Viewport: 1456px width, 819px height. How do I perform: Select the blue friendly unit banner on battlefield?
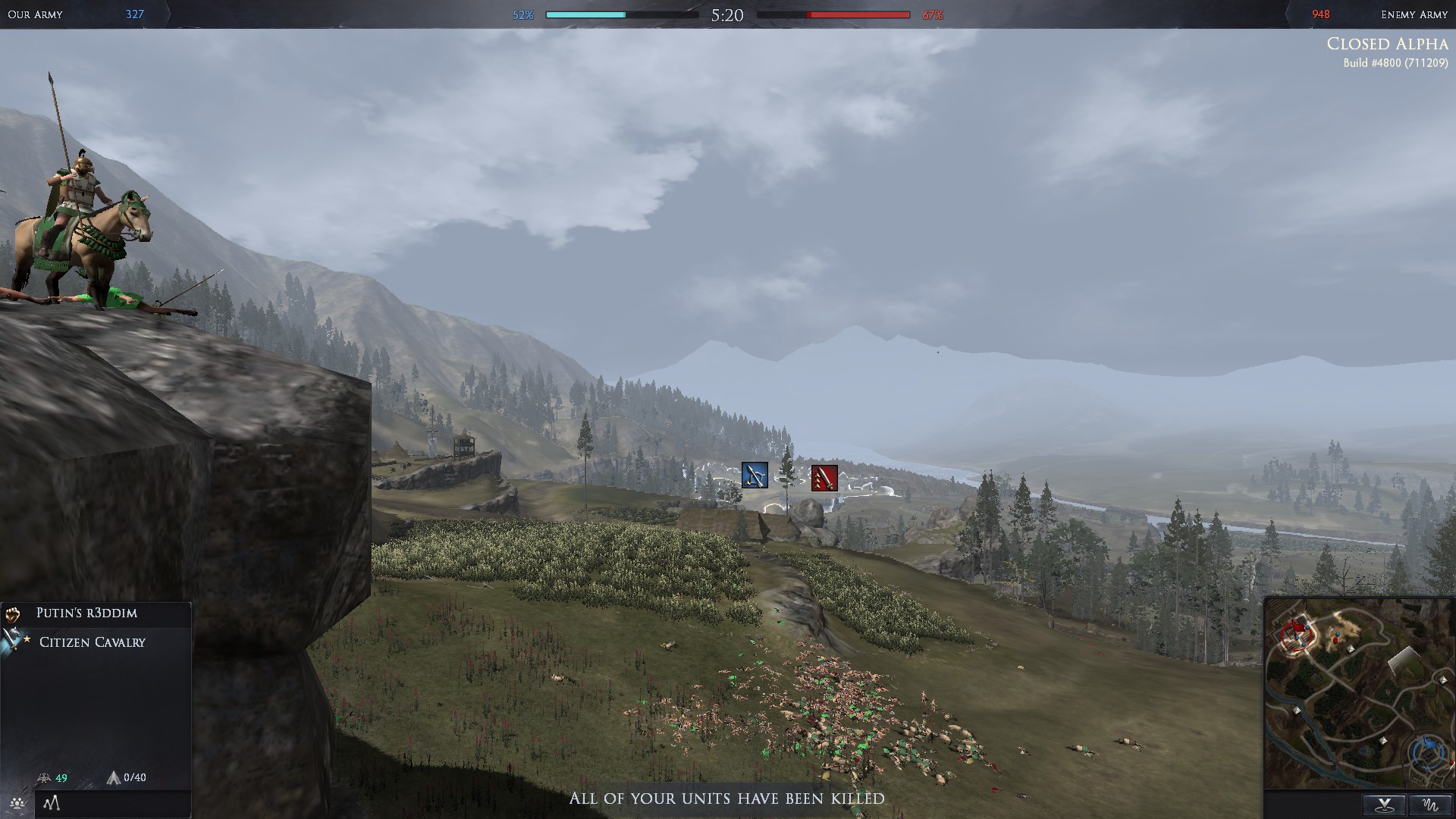(x=753, y=475)
